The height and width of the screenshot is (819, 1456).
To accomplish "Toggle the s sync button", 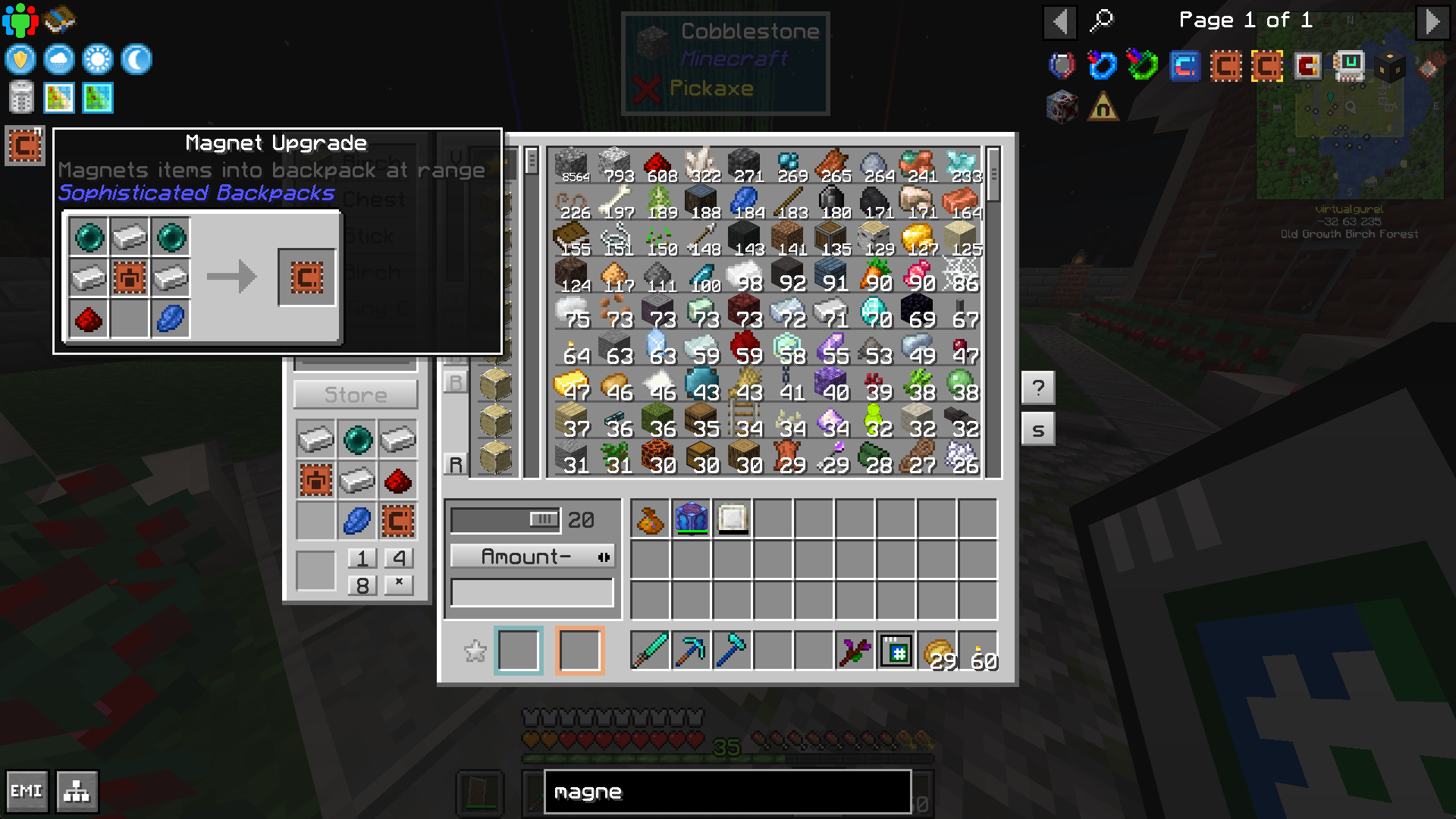I will coord(1038,428).
